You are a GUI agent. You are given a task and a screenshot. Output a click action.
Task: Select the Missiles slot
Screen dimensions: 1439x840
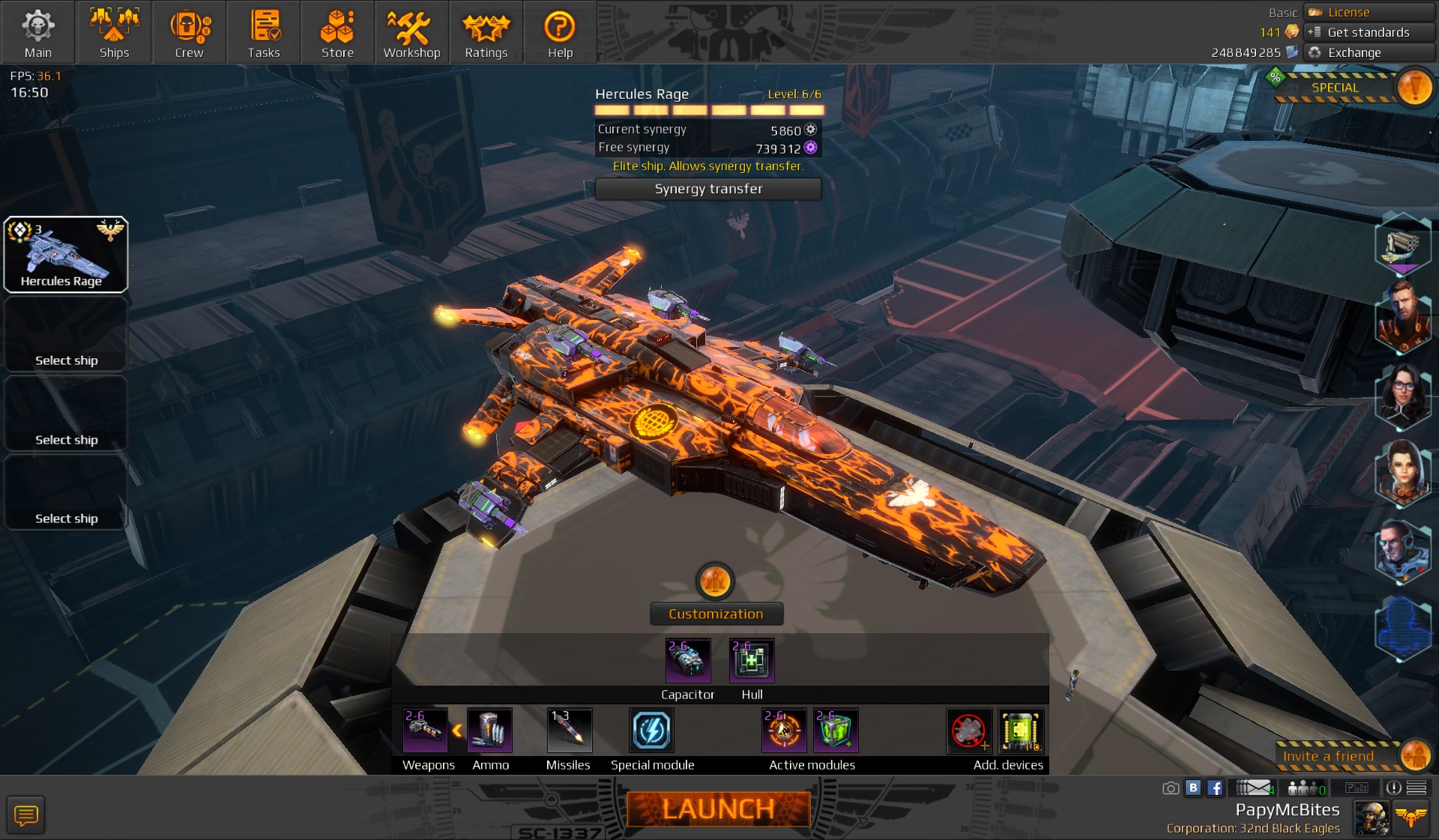(569, 731)
